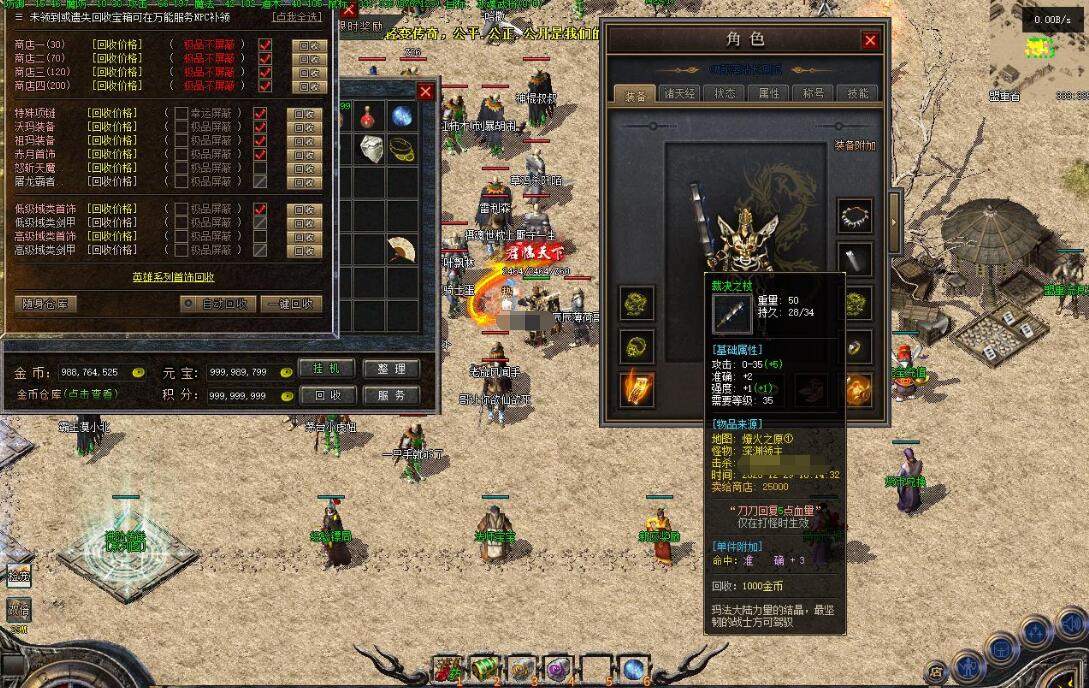Open the 技能 skills tab
This screenshot has height=688, width=1089.
click(x=857, y=94)
